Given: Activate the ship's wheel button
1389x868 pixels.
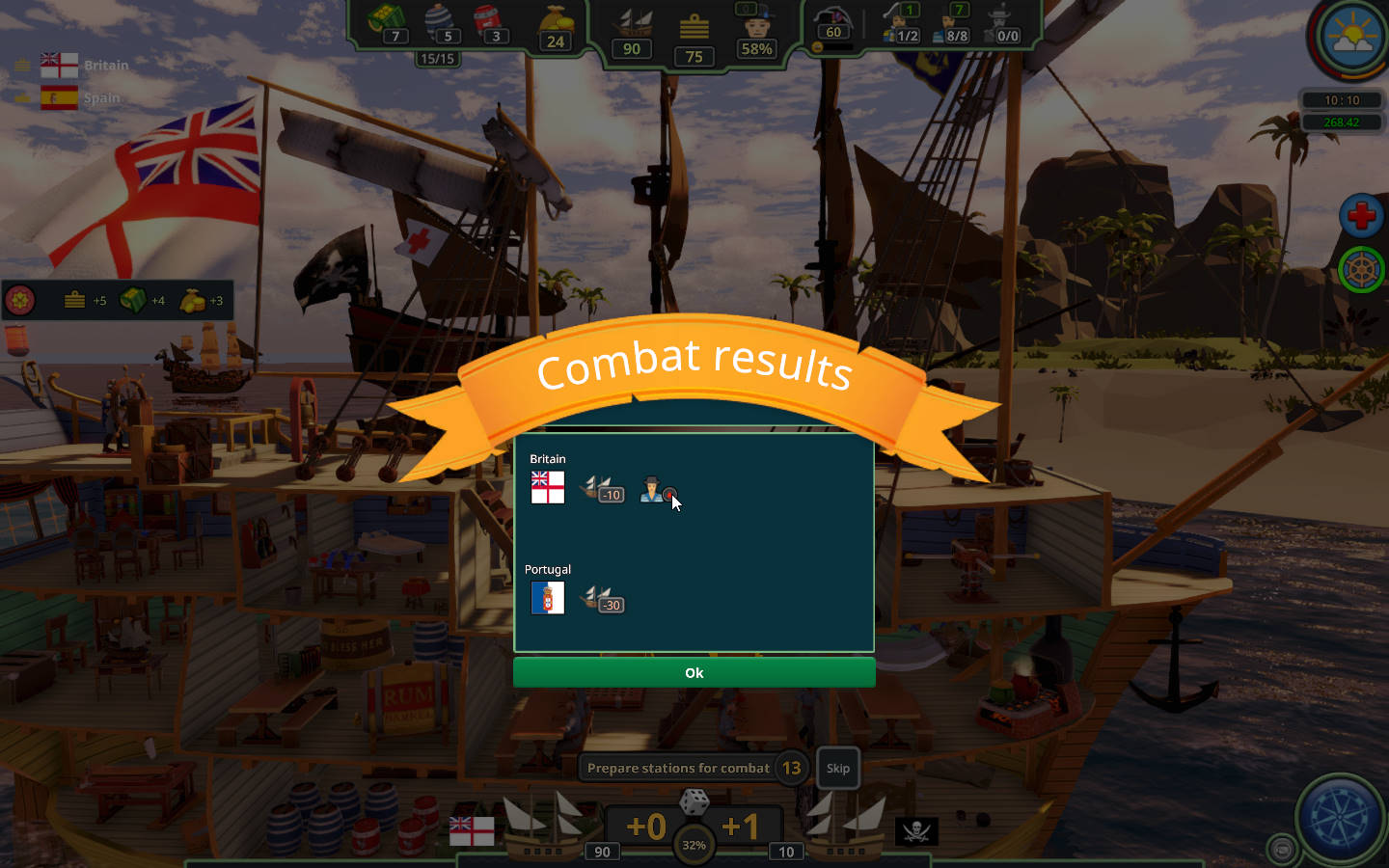Looking at the screenshot, I should [x=1361, y=270].
